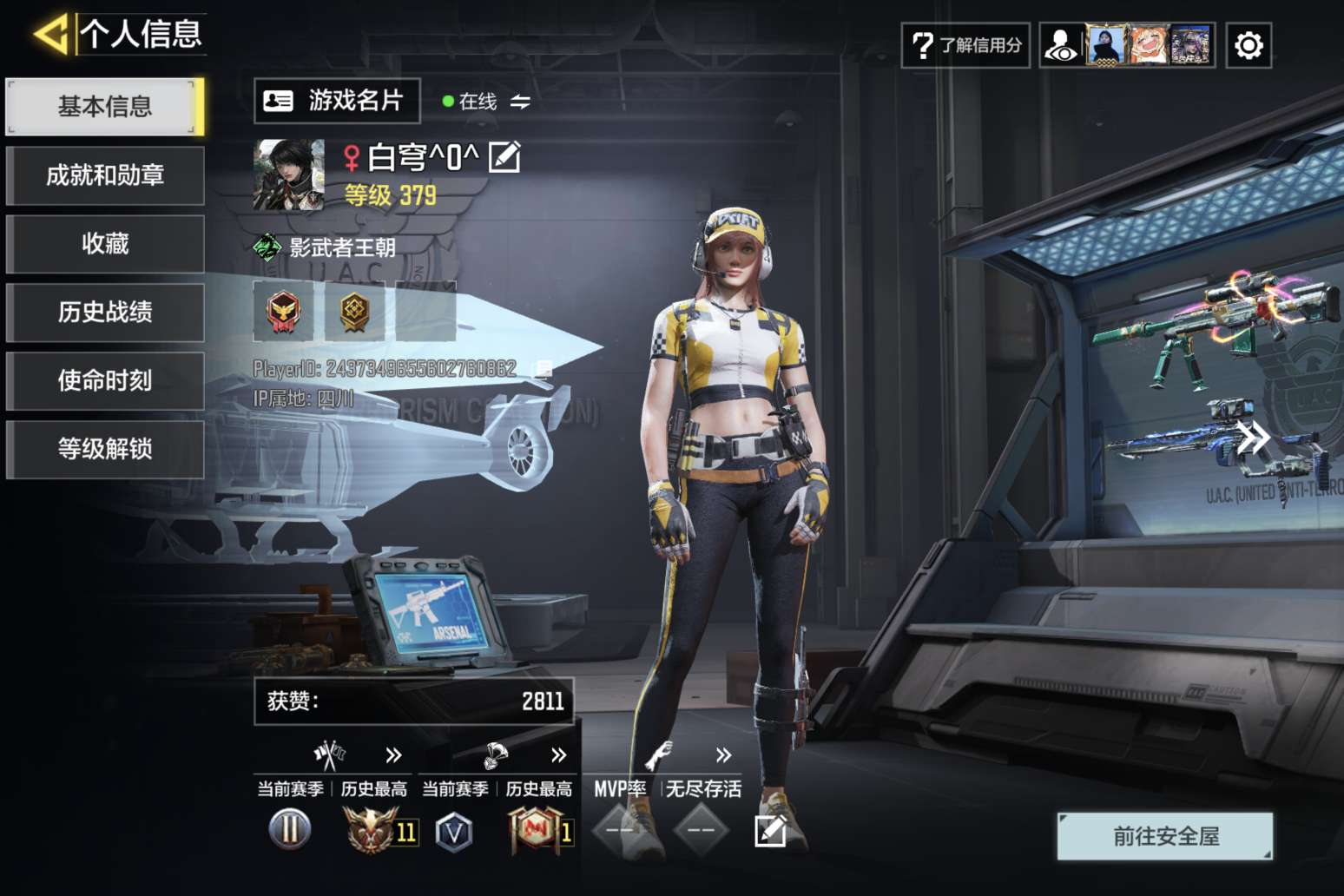Edit the player name 白穹^0^

tap(504, 157)
